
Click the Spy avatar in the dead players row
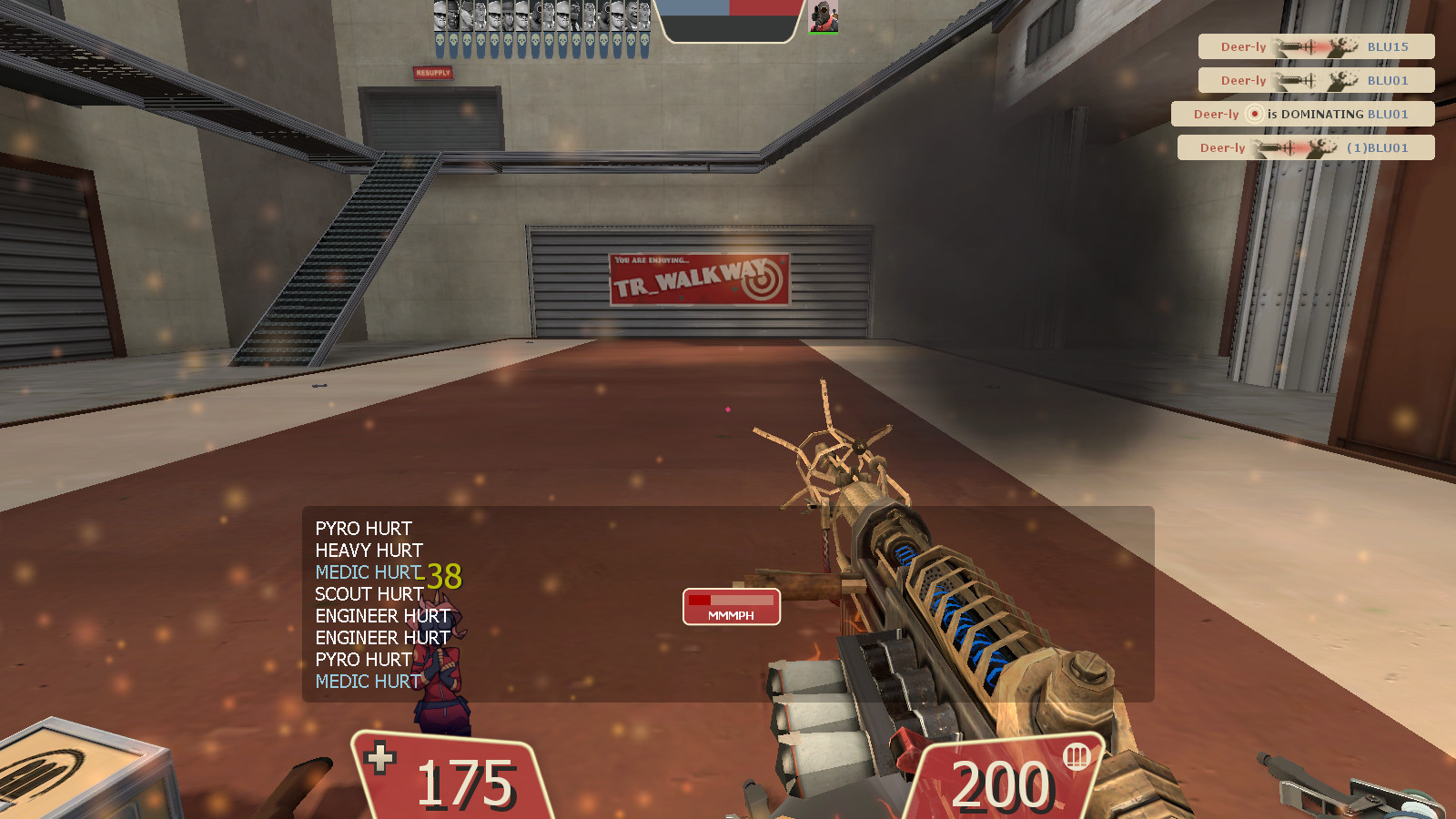(573, 15)
